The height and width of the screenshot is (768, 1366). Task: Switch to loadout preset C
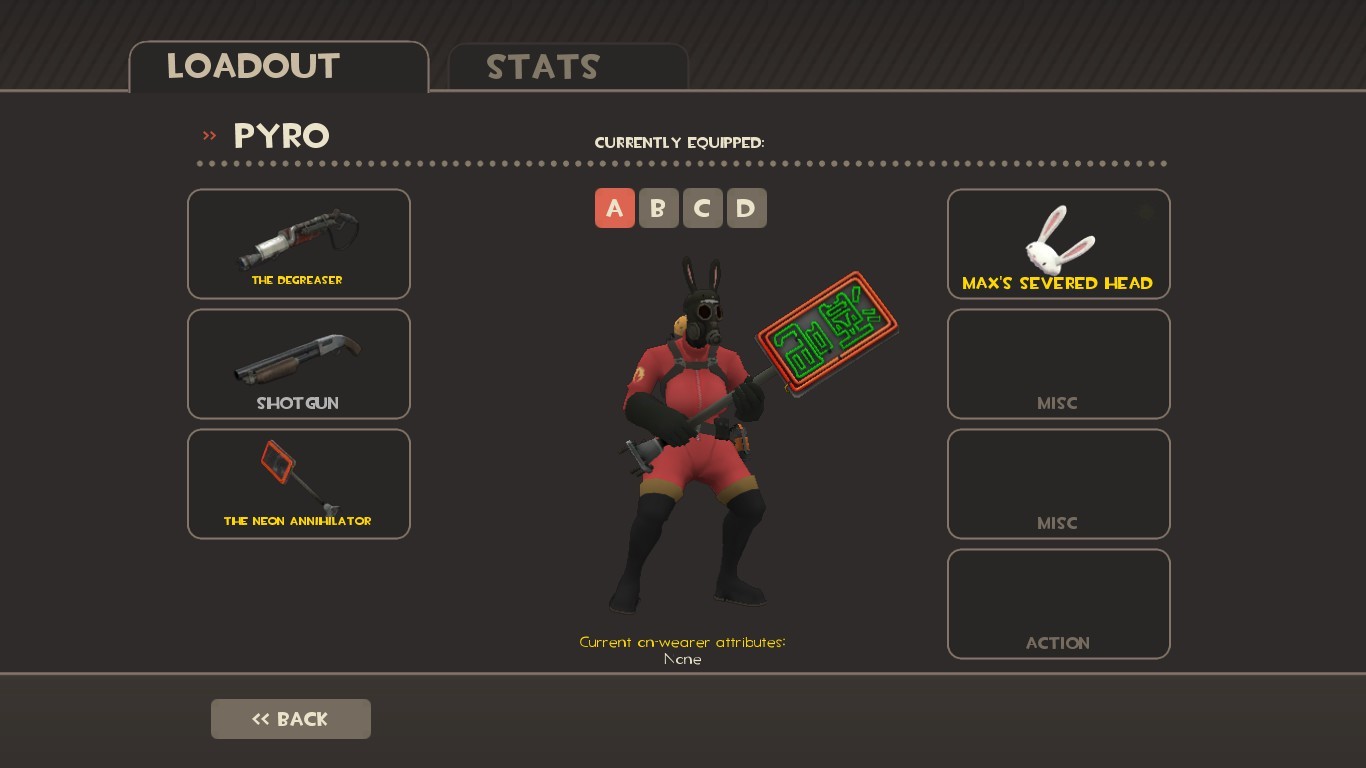pos(703,208)
